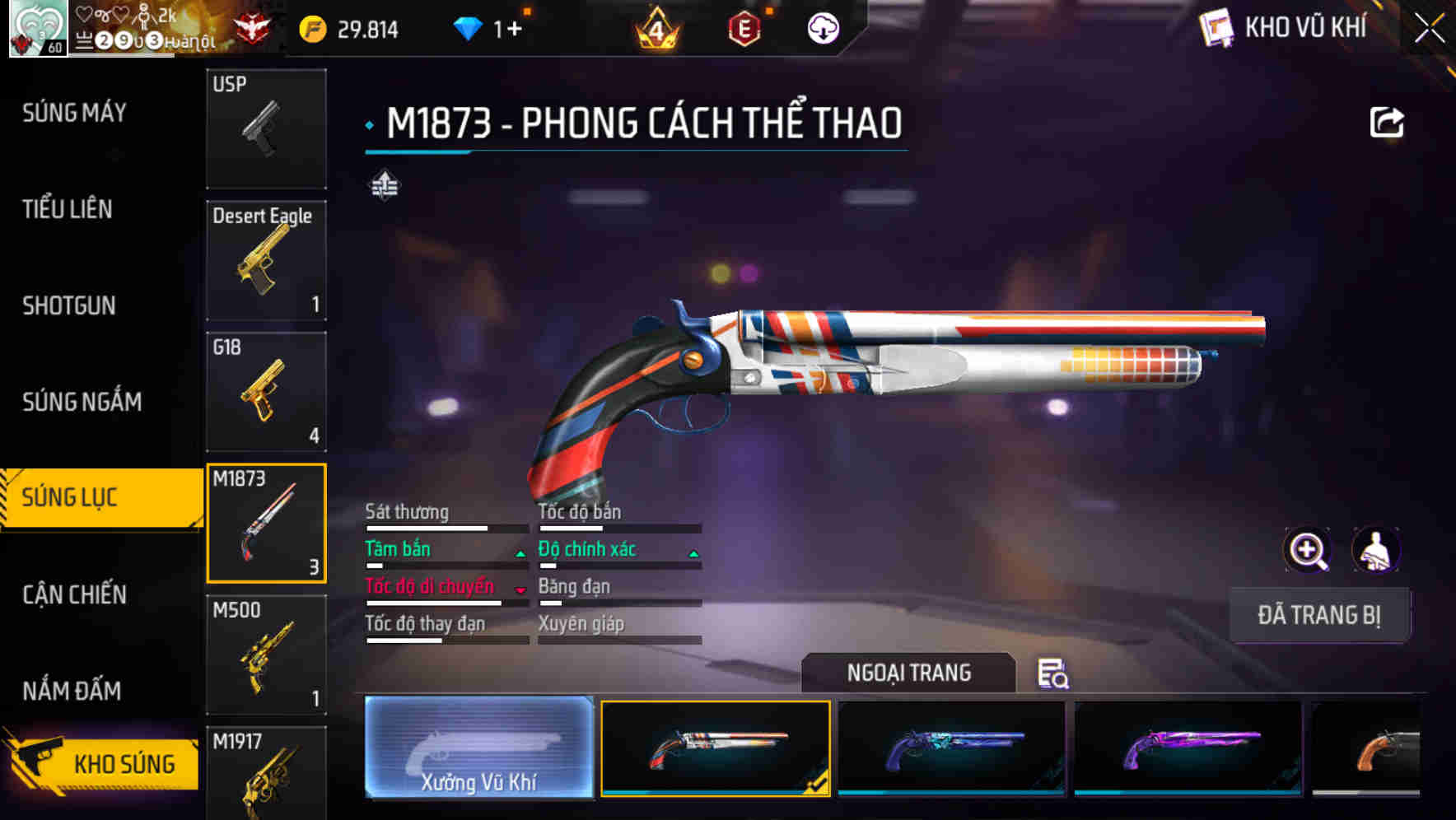1456x820 pixels.
Task: Open the Xưởng Vũ Khí tile
Action: coord(478,748)
